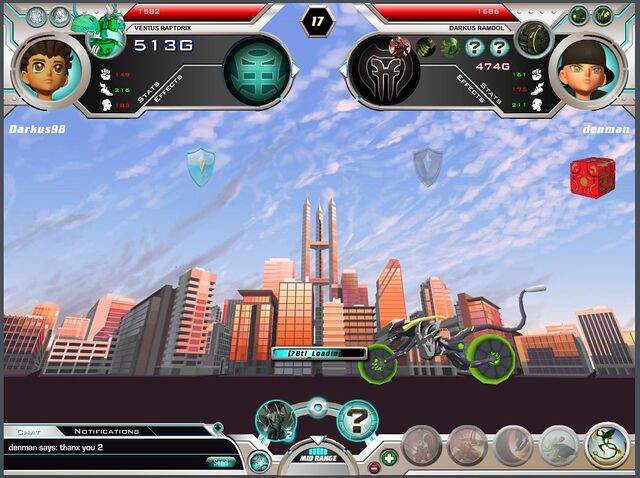The image size is (640, 478).
Task: Select the Bakugan ability card slot
Action: point(274,419)
